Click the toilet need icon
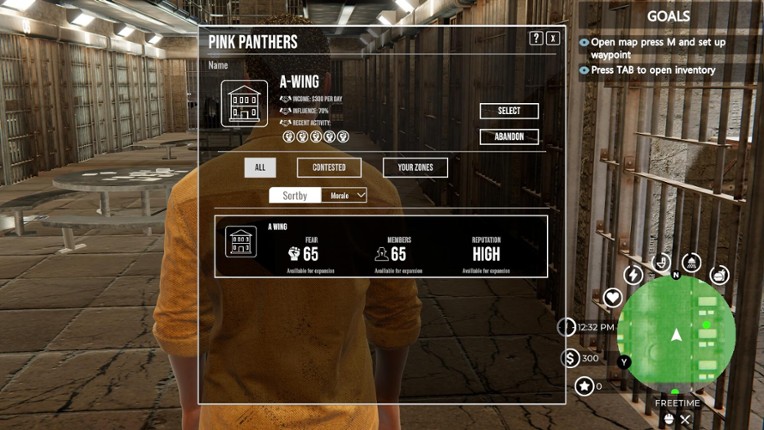 pyautogui.click(x=661, y=263)
